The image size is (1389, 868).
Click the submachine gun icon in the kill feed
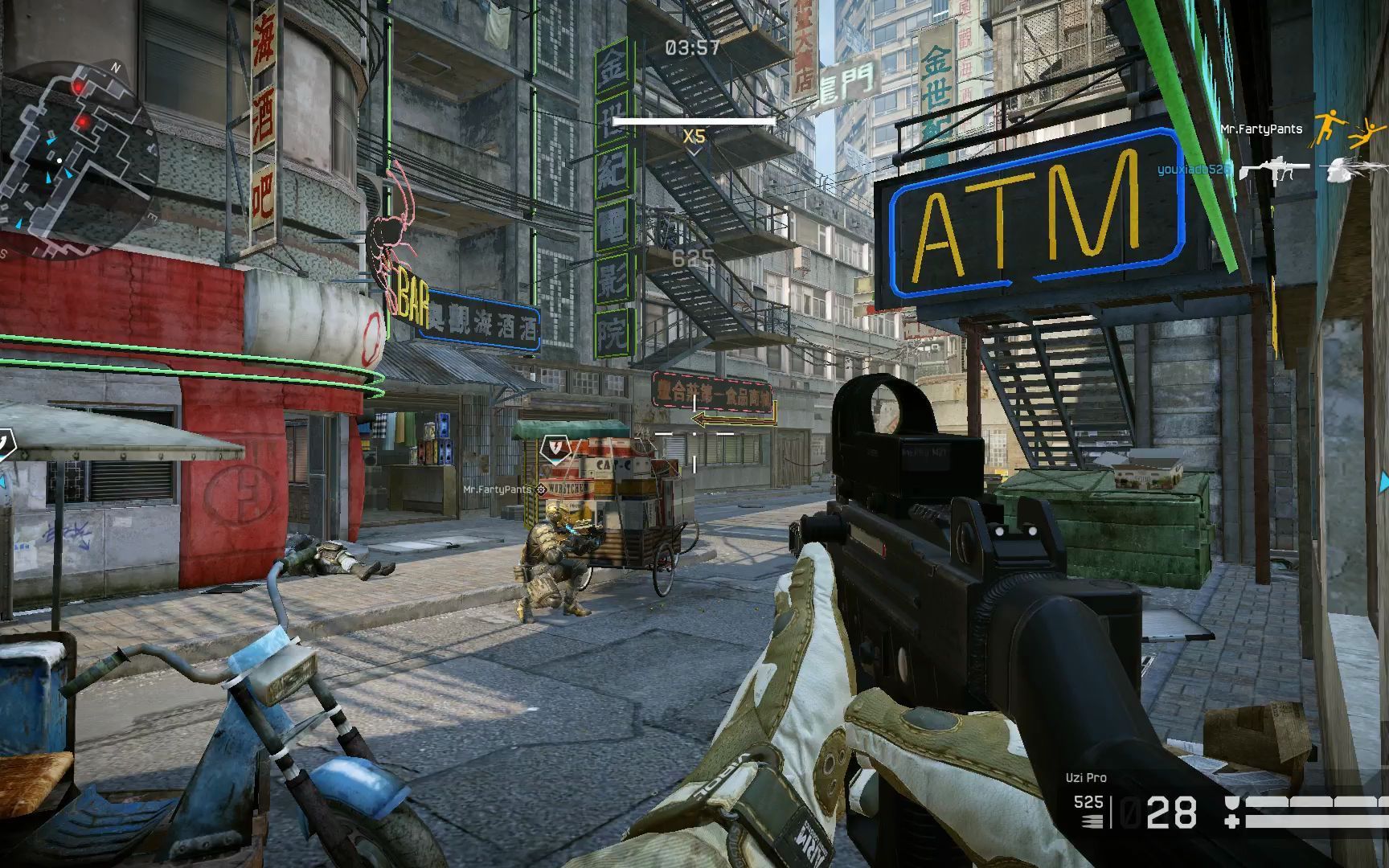click(x=1273, y=170)
